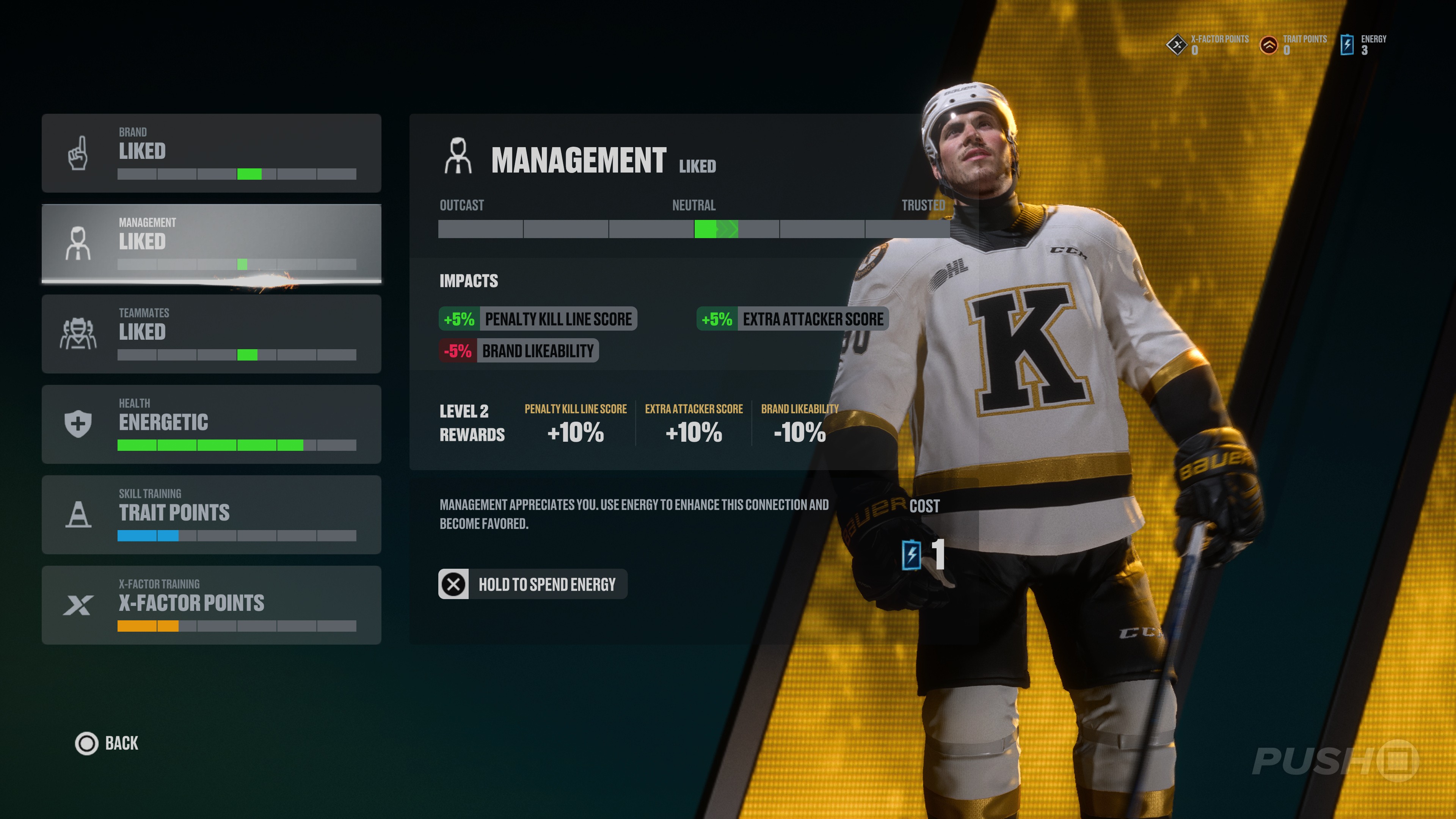Image resolution: width=1456 pixels, height=819 pixels.
Task: Open Skill Training Trait Points
Action: click(x=211, y=515)
